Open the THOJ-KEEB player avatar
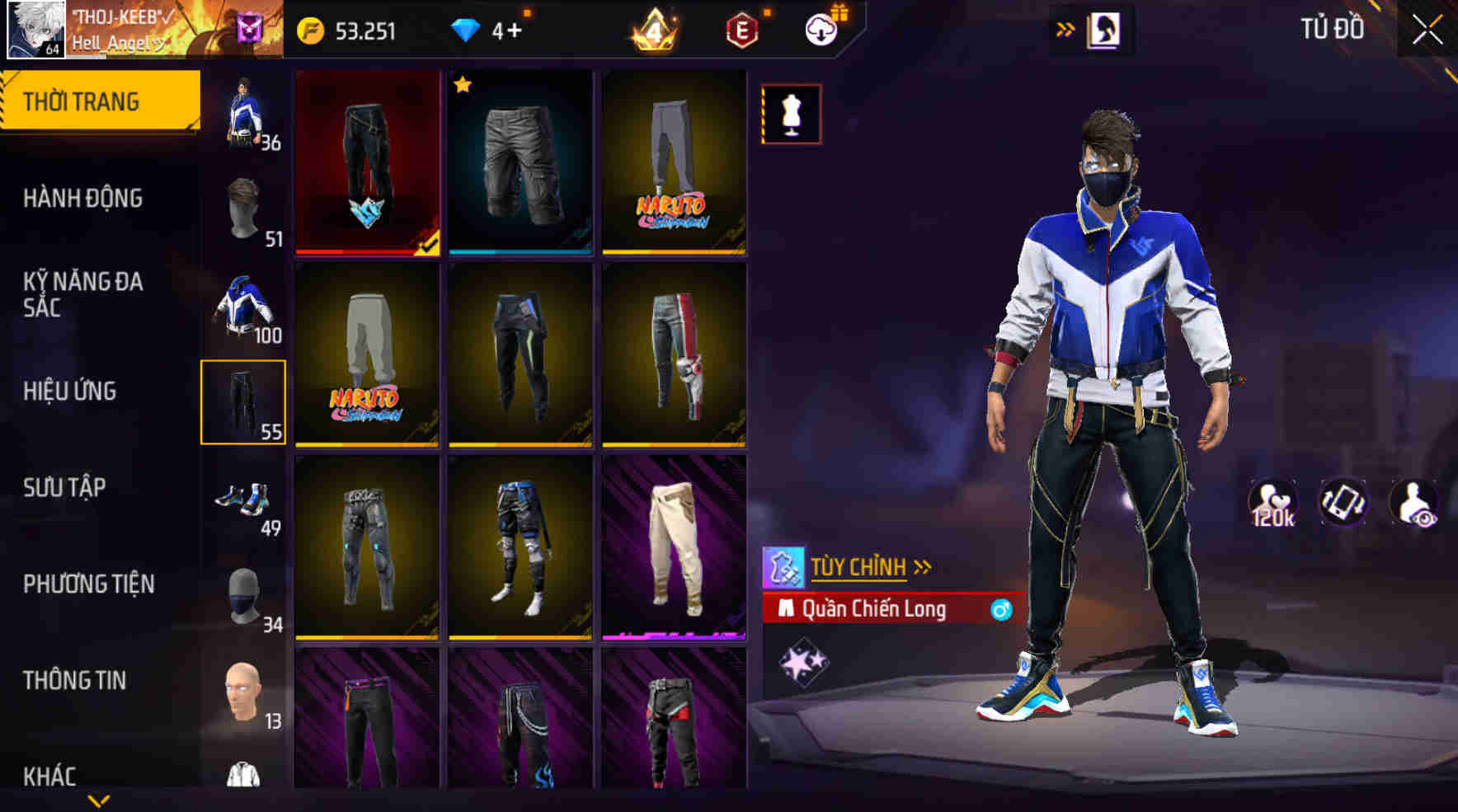The image size is (1458, 812). [x=35, y=31]
